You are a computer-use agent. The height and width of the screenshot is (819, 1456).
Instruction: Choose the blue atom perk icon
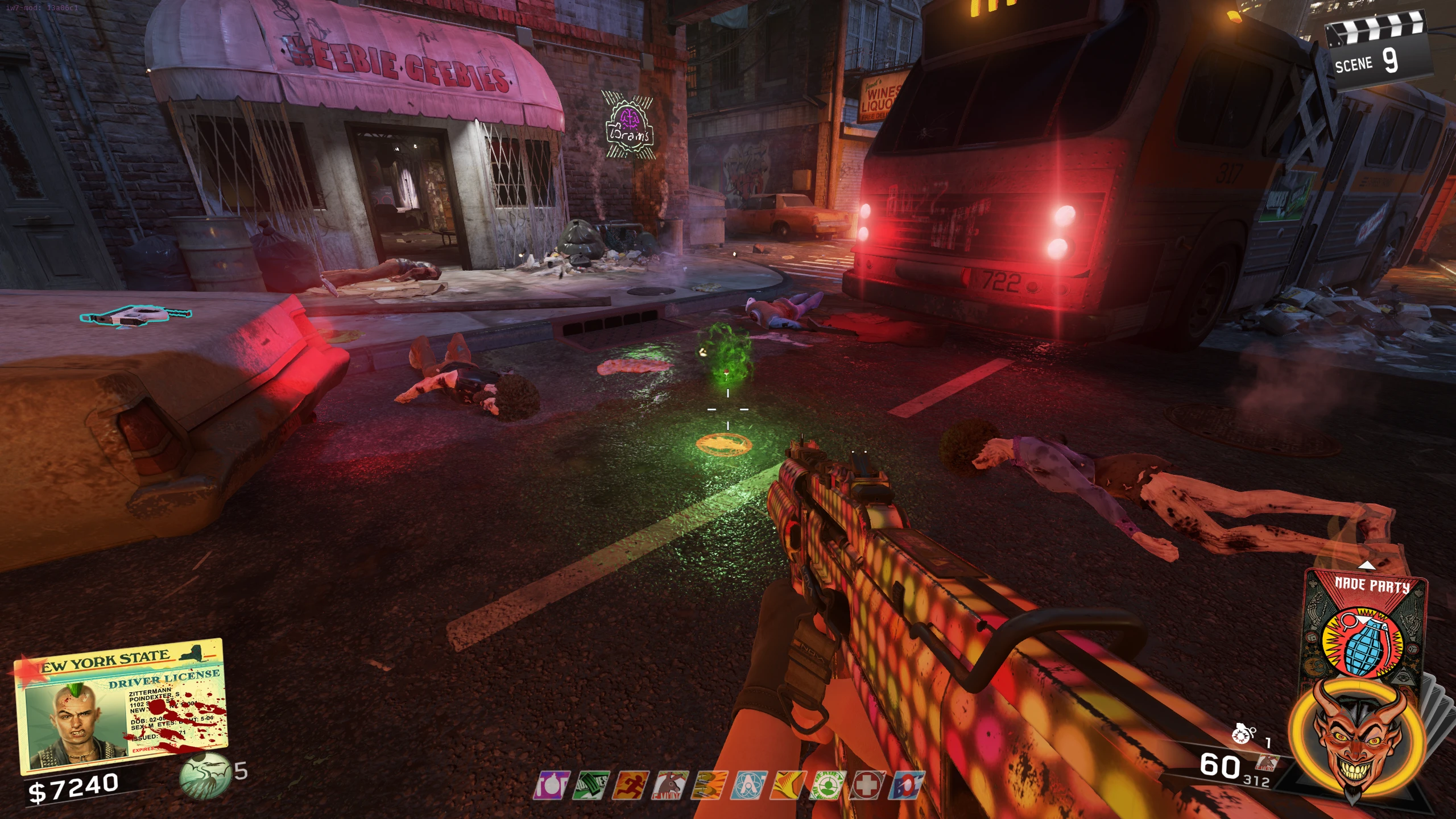[x=748, y=785]
